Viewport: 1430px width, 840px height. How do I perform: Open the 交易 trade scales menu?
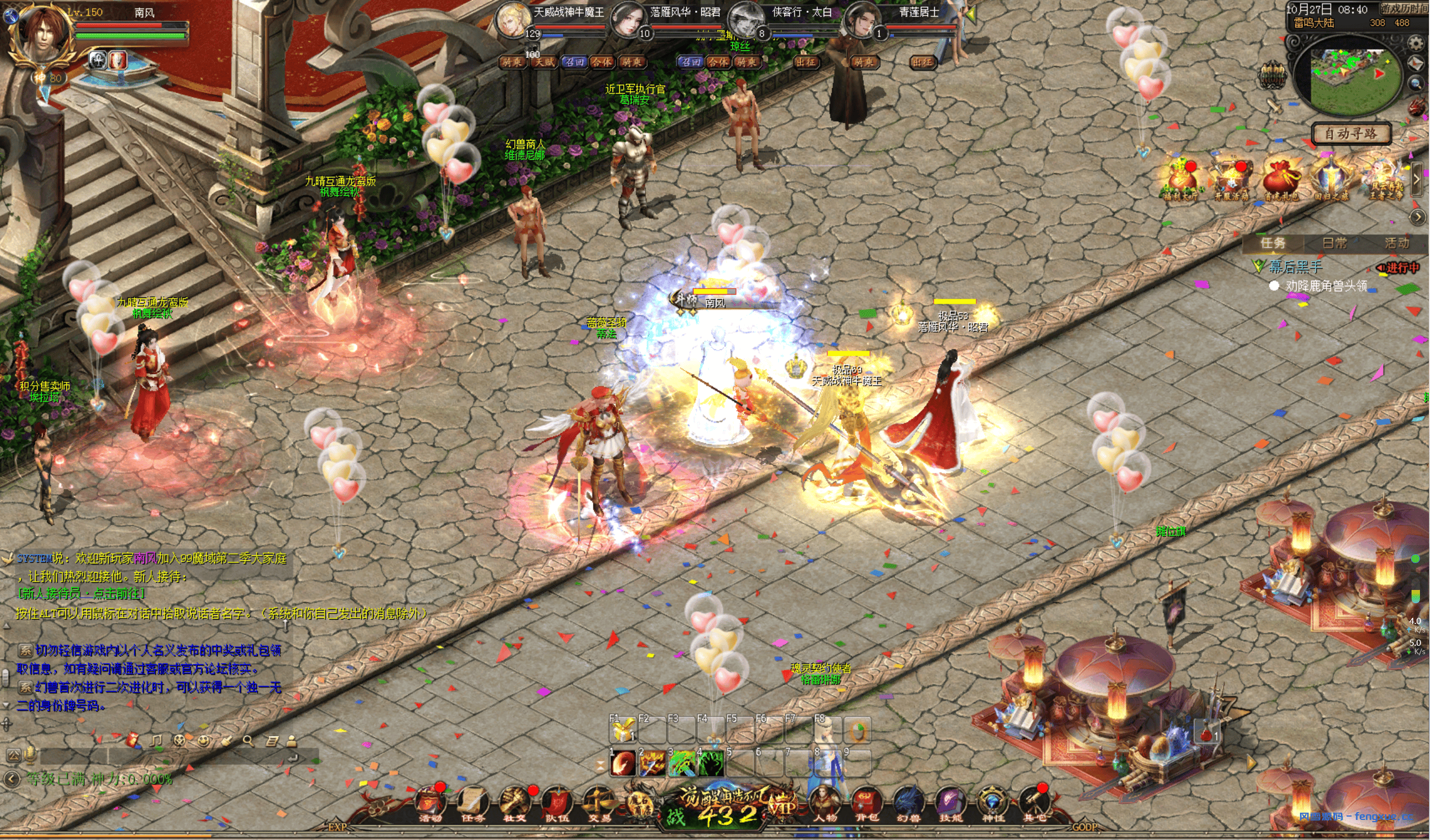click(x=599, y=803)
